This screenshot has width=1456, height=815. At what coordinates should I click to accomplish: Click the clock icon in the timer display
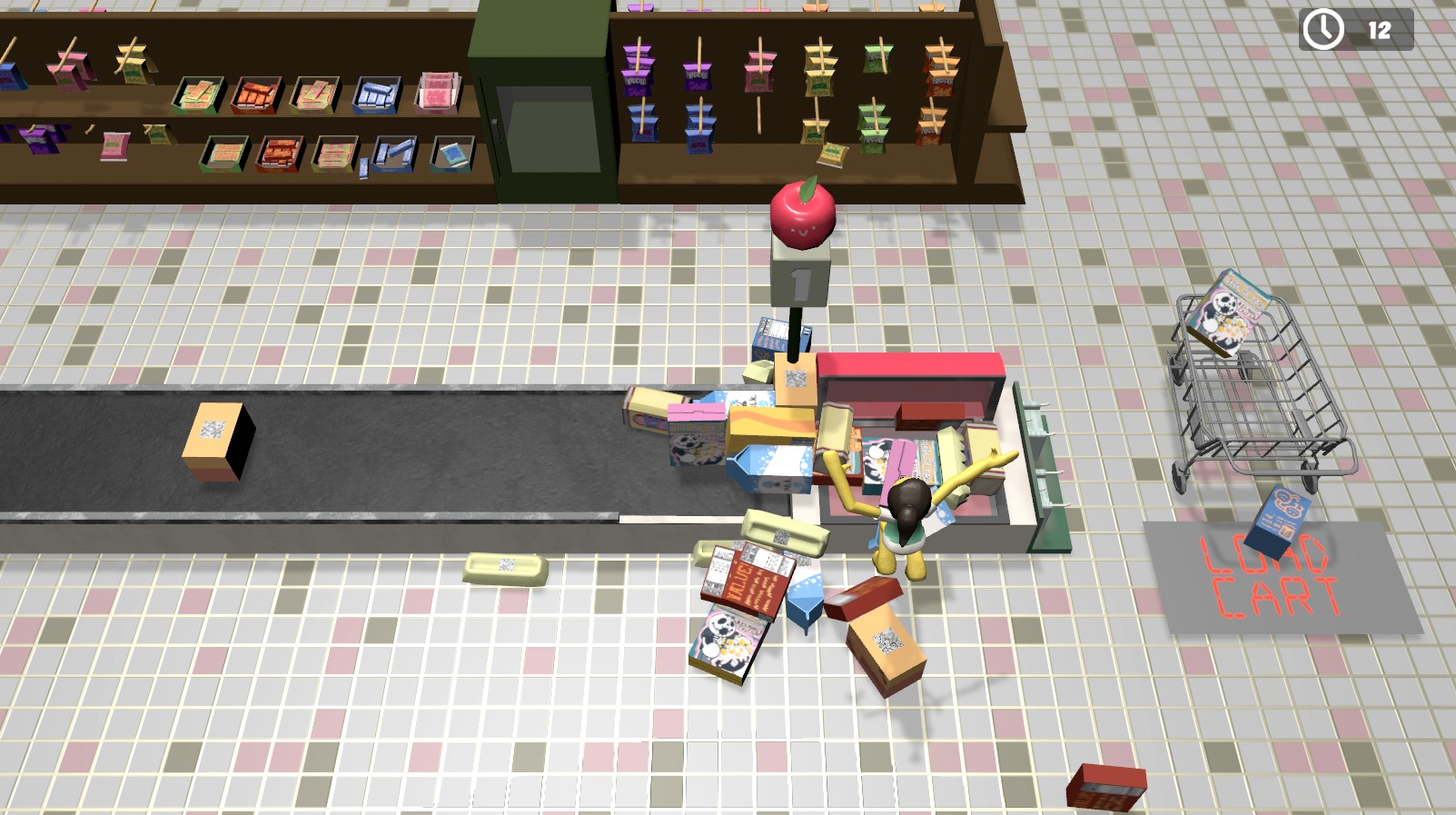(x=1323, y=27)
